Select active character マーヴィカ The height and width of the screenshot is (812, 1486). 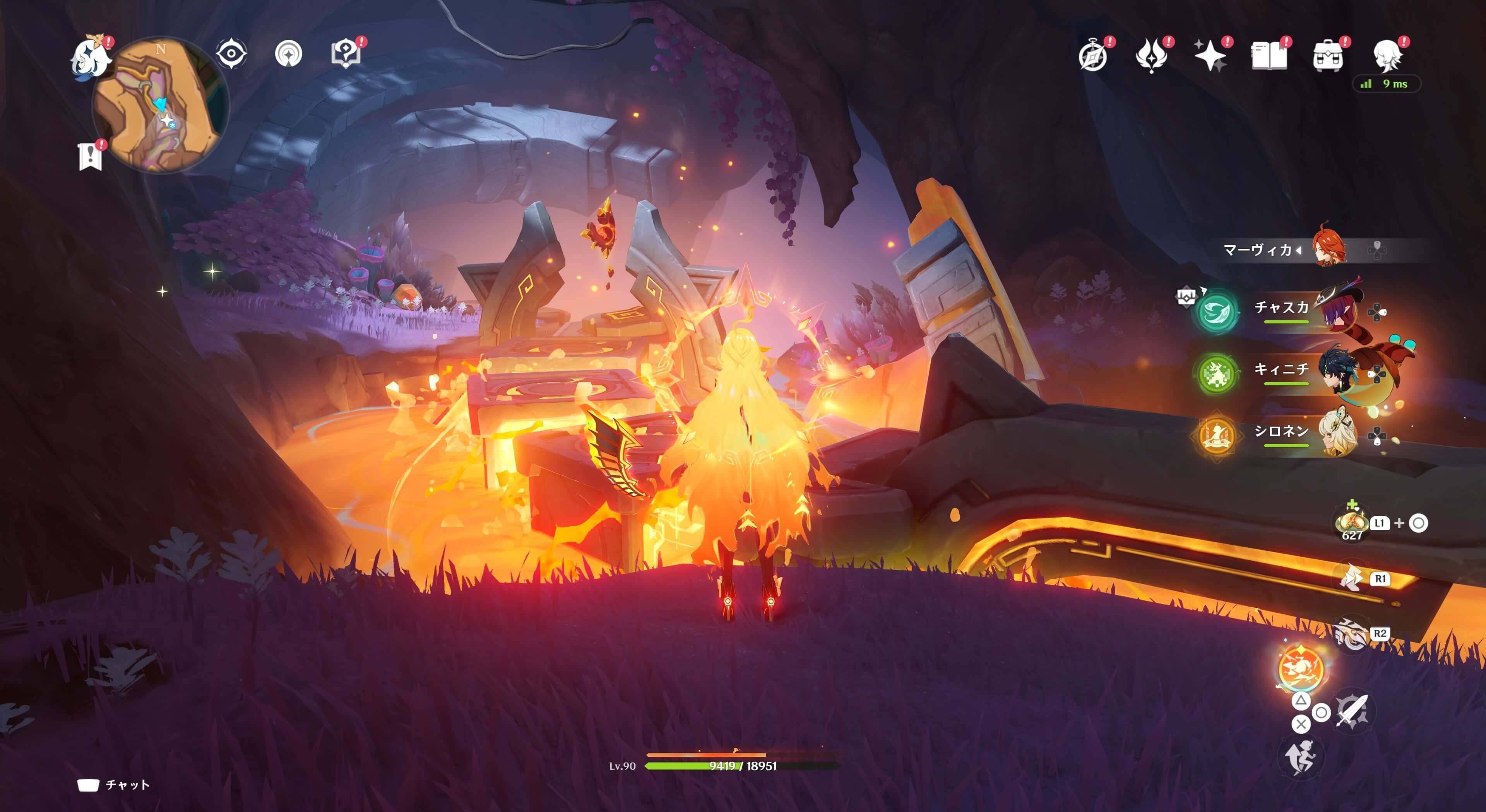1281,250
